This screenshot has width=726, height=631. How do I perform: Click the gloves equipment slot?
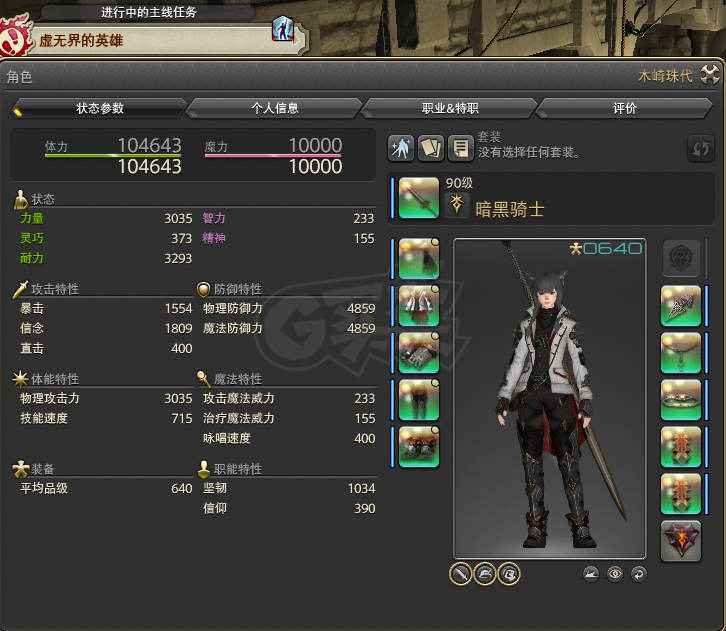click(419, 353)
